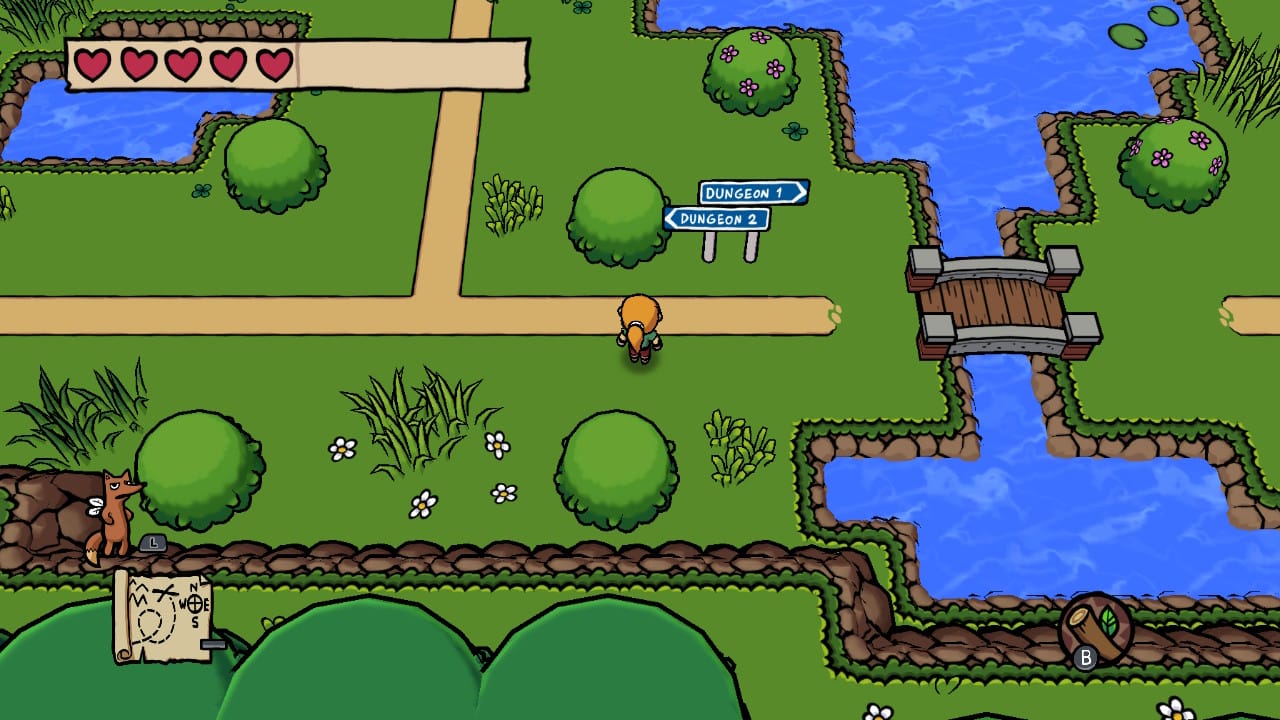
Task: Open the parchment map icon
Action: [163, 614]
